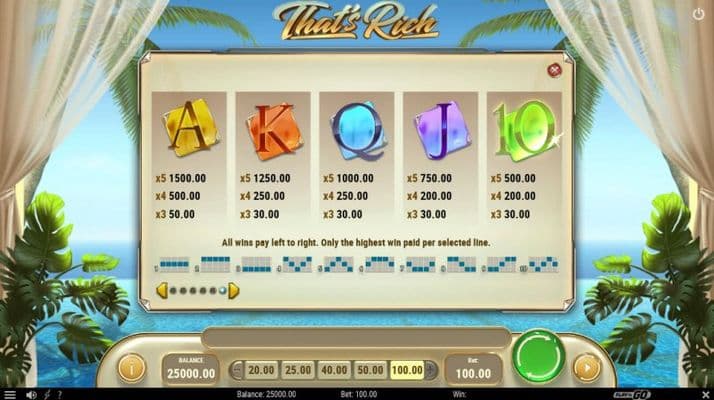Select the 100.00 bet value

pyautogui.click(x=406, y=370)
